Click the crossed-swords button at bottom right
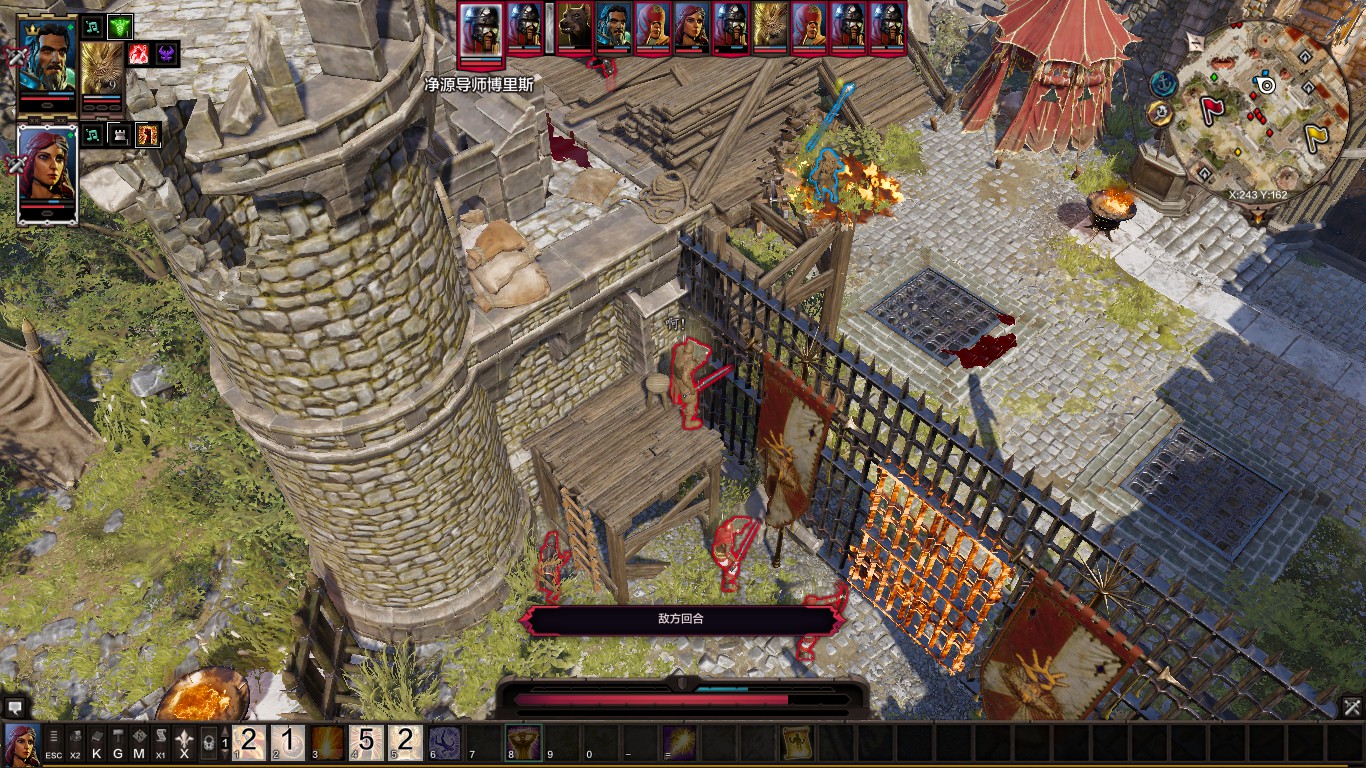 click(1352, 707)
